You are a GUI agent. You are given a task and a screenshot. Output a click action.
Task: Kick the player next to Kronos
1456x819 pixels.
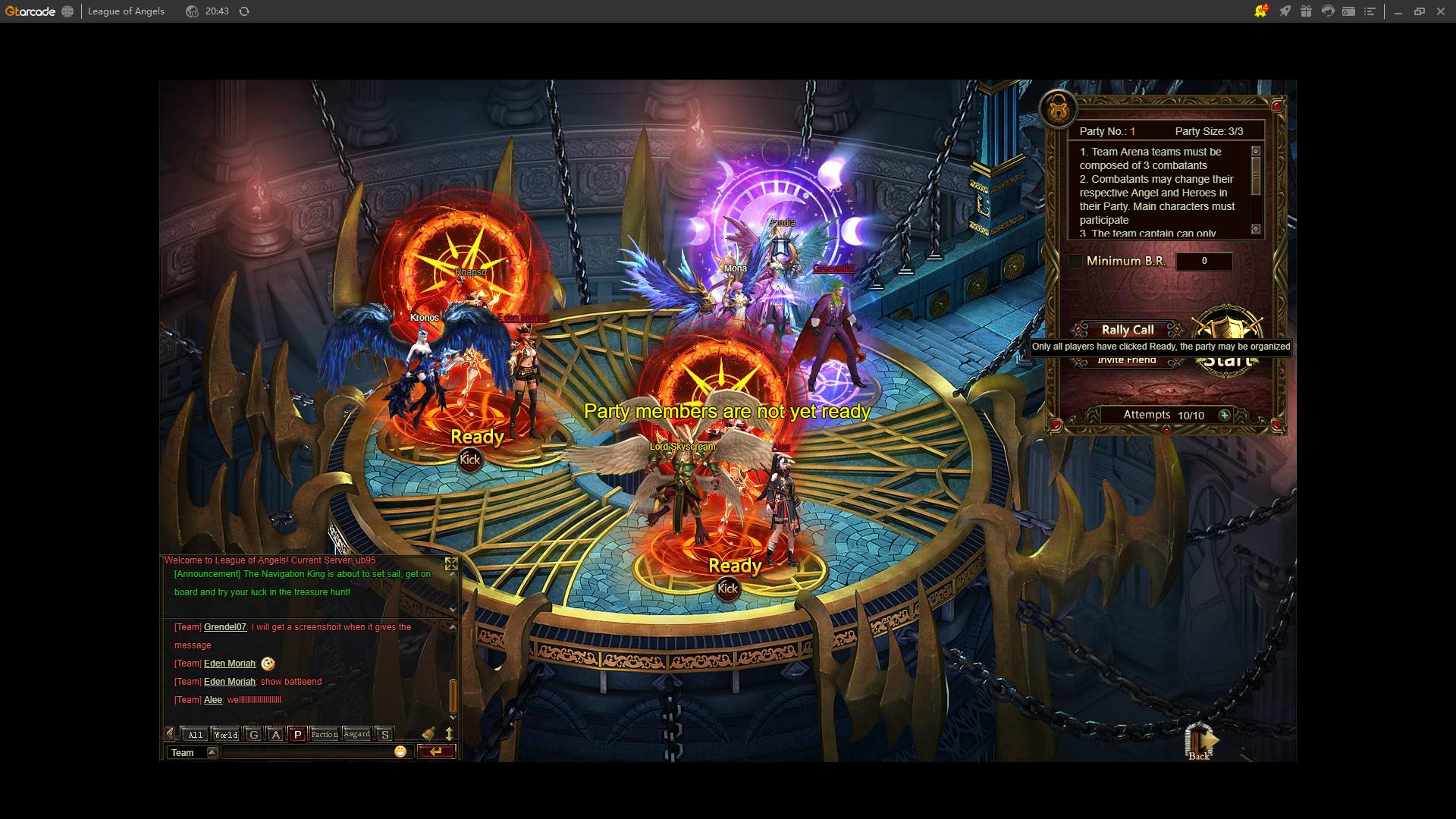pos(470,460)
